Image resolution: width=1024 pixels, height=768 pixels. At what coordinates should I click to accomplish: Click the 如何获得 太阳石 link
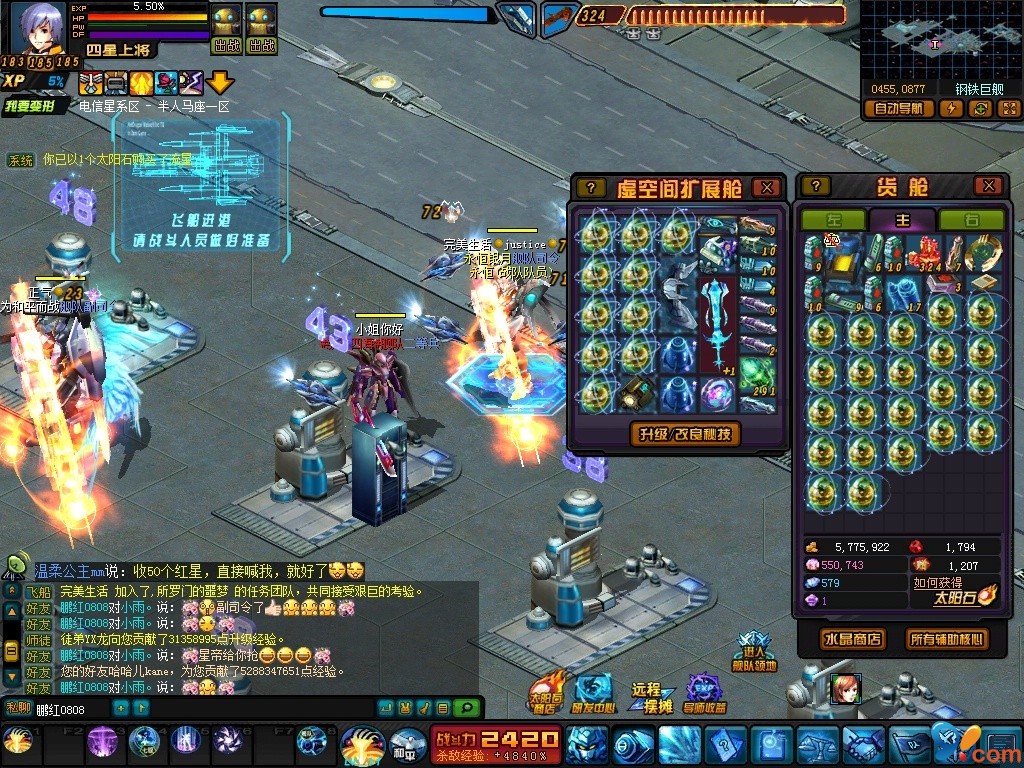click(938, 583)
